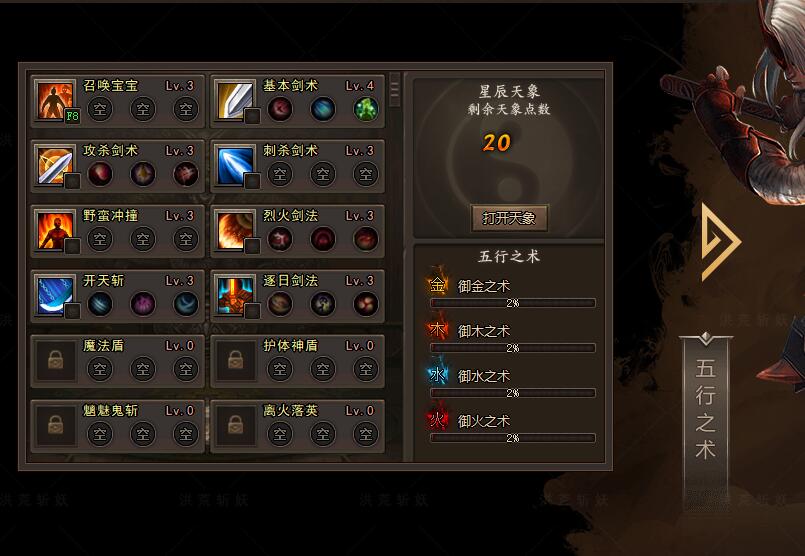Click the skill list scrollbar handle

395,89
